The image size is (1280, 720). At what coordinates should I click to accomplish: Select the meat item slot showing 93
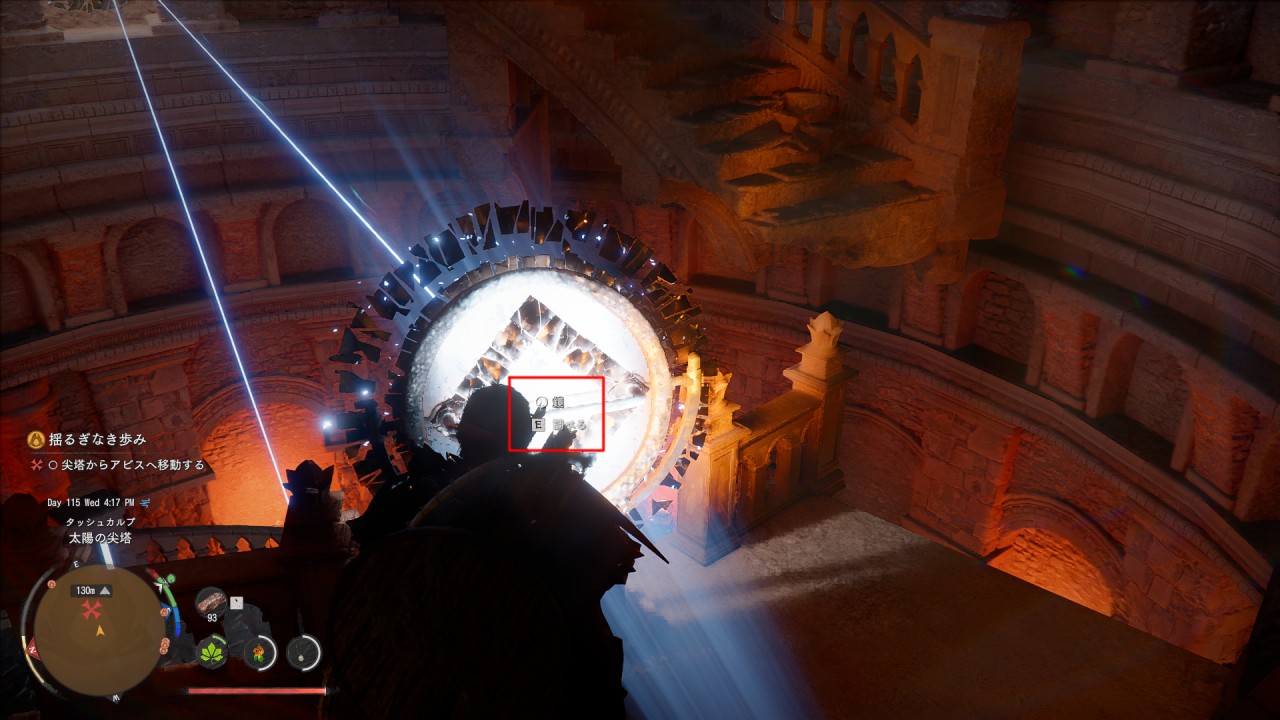(211, 602)
